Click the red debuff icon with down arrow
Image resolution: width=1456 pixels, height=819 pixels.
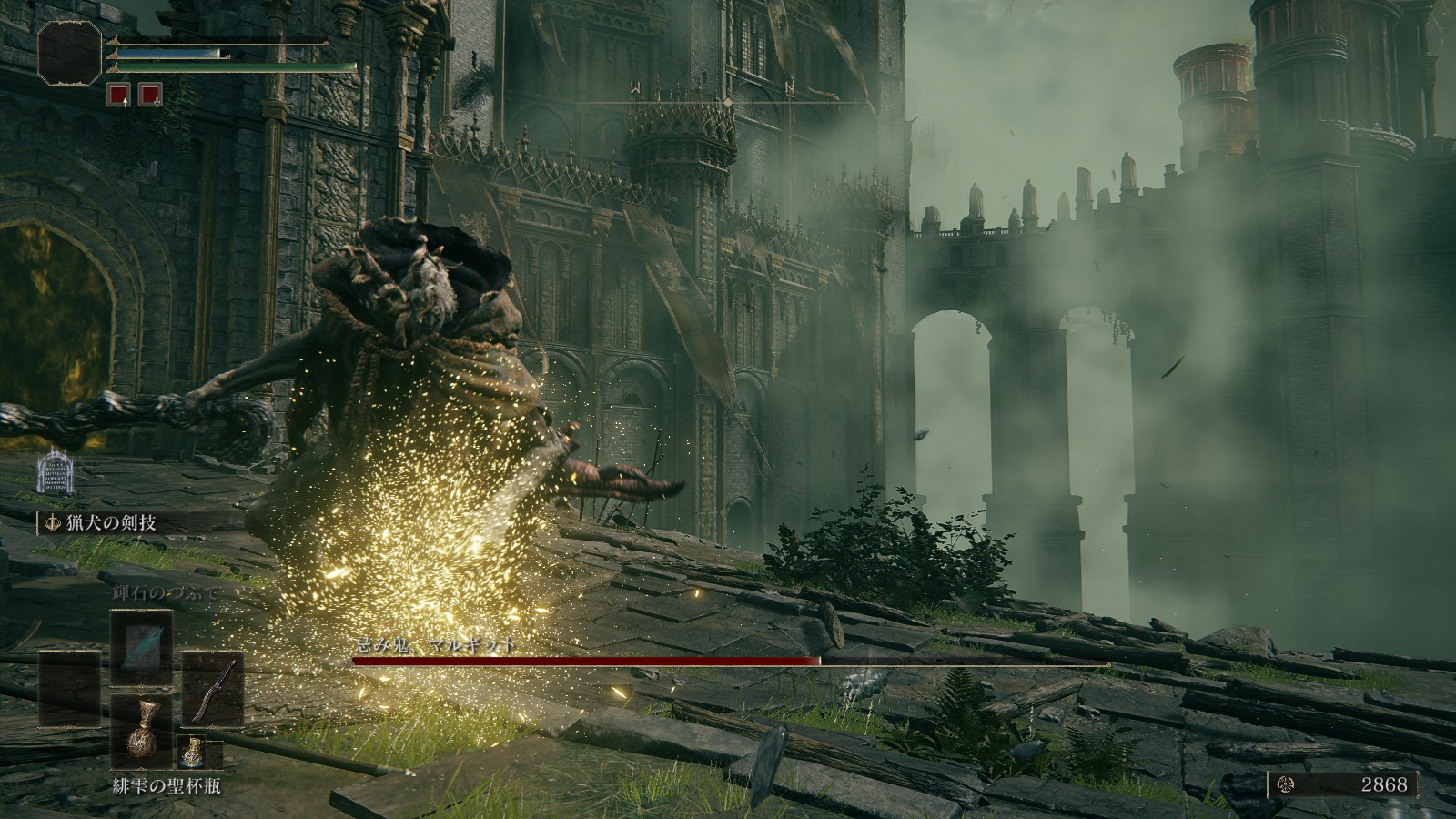[x=149, y=93]
